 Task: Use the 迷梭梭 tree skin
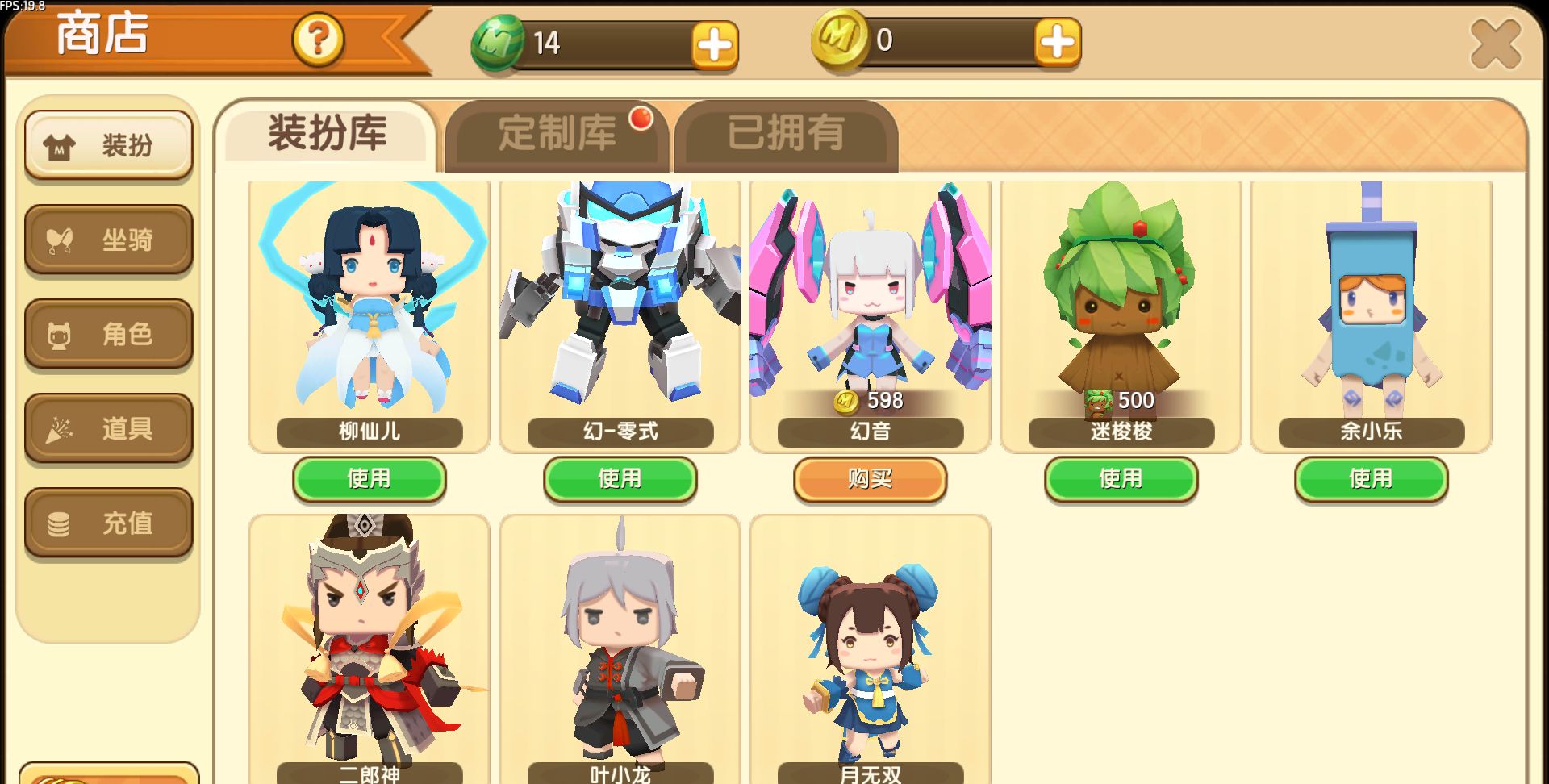pos(1121,479)
